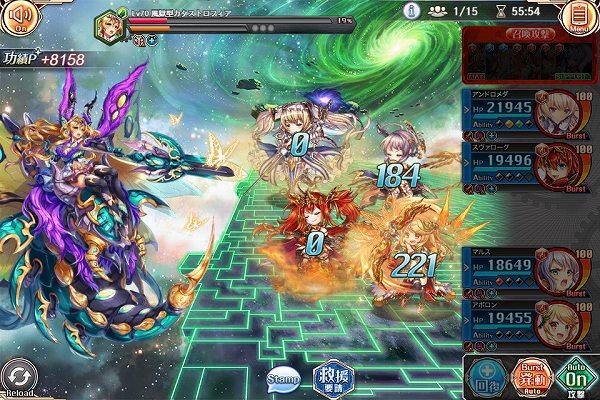Click the blue info icon
This screenshot has height=400, width=600.
(x=410, y=10)
